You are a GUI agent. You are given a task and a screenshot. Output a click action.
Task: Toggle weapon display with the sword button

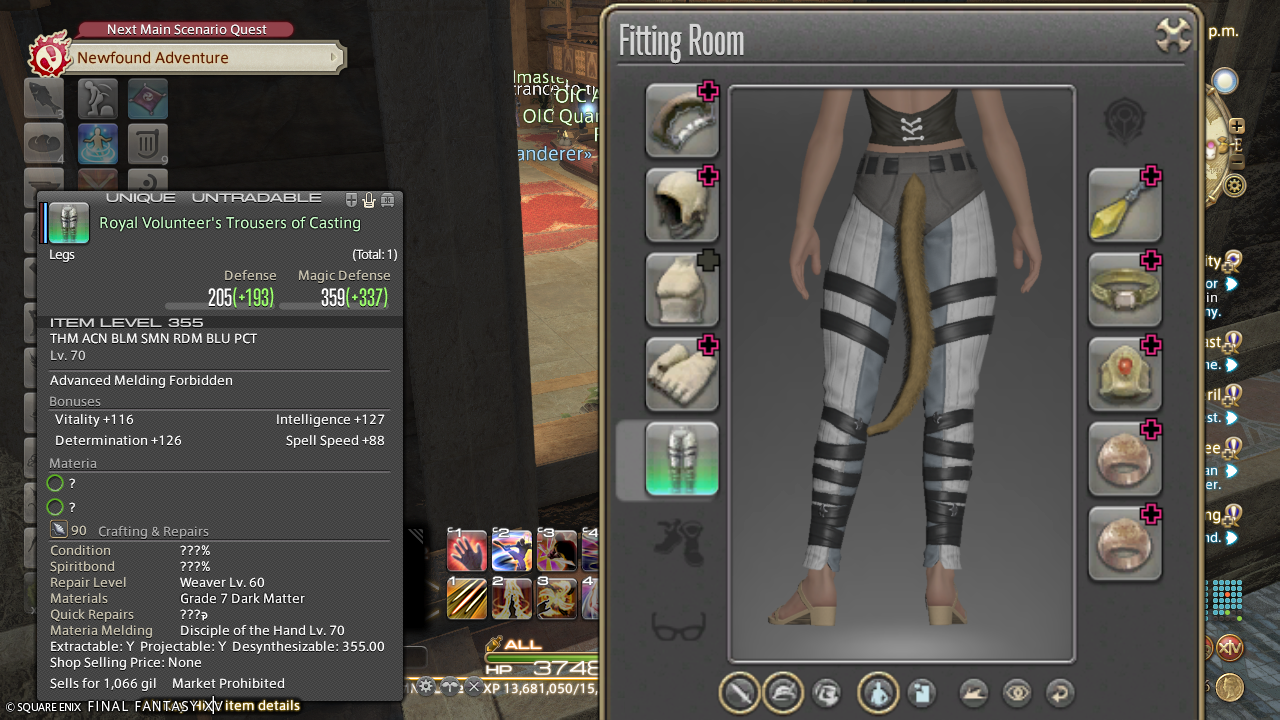(x=740, y=692)
